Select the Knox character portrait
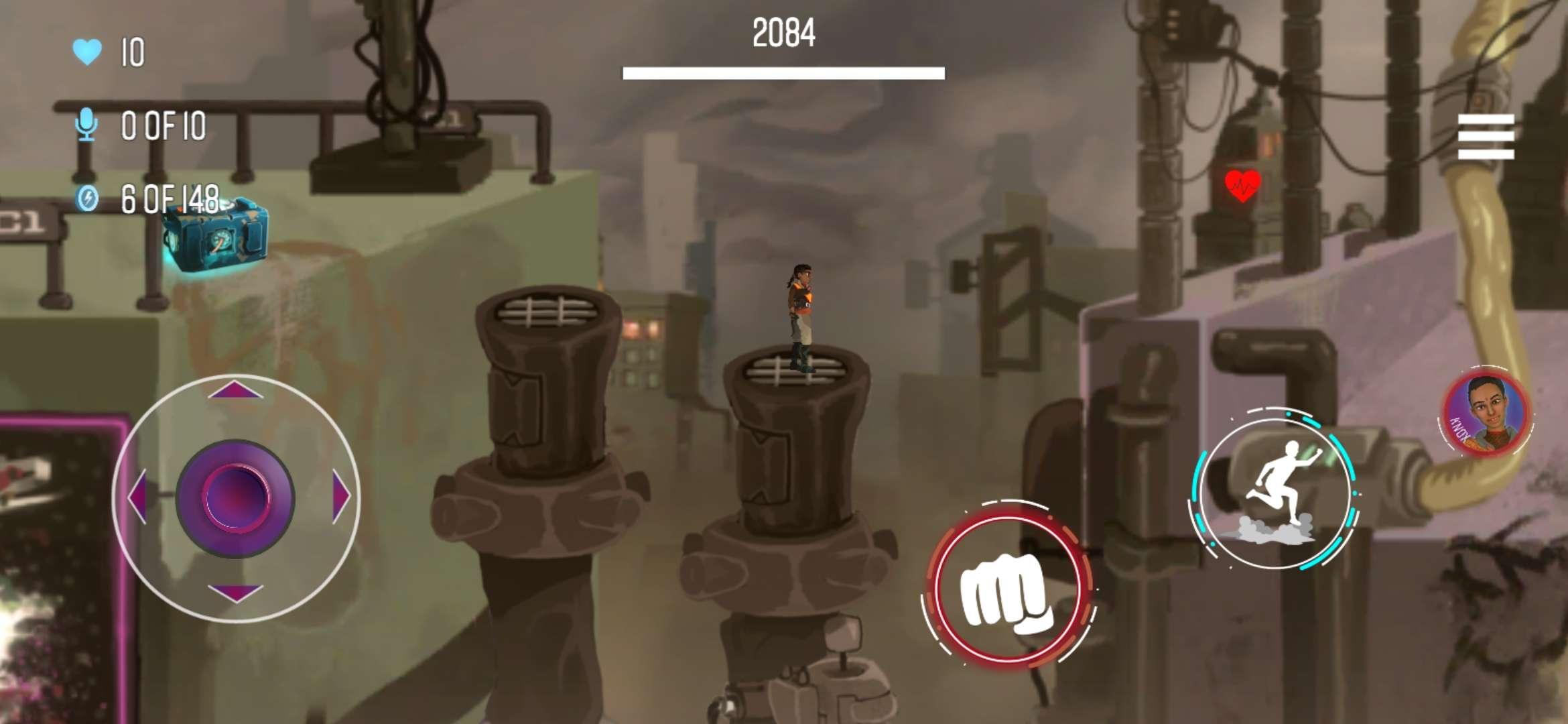Viewport: 1568px width, 724px height. [x=1487, y=412]
